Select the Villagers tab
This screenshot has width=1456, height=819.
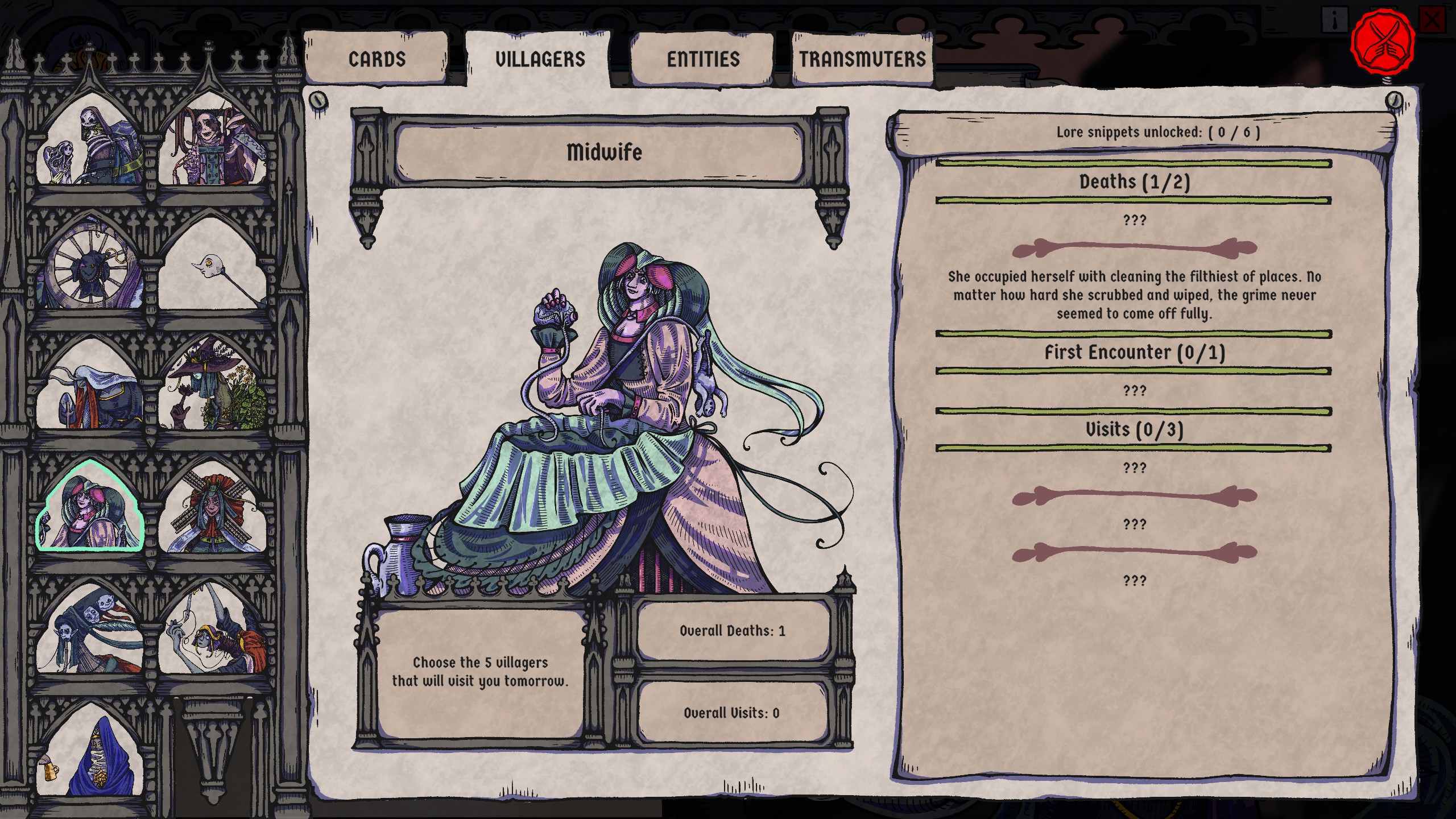click(x=540, y=59)
